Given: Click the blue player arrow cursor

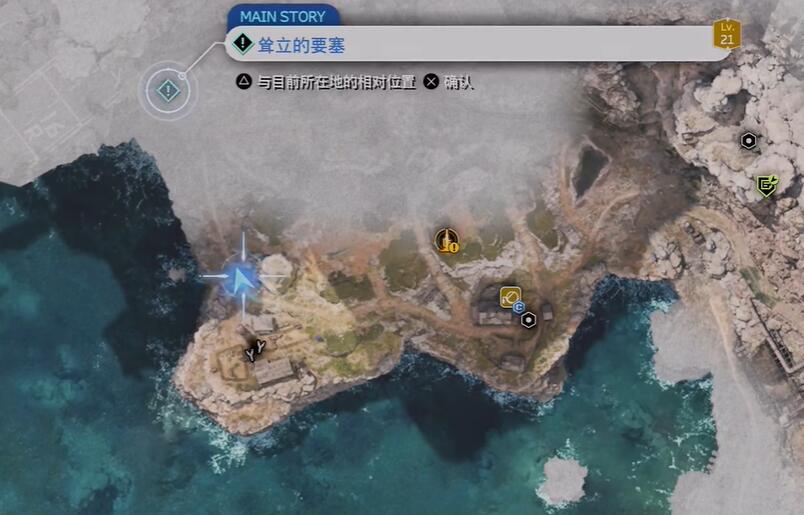Looking at the screenshot, I should point(240,278).
